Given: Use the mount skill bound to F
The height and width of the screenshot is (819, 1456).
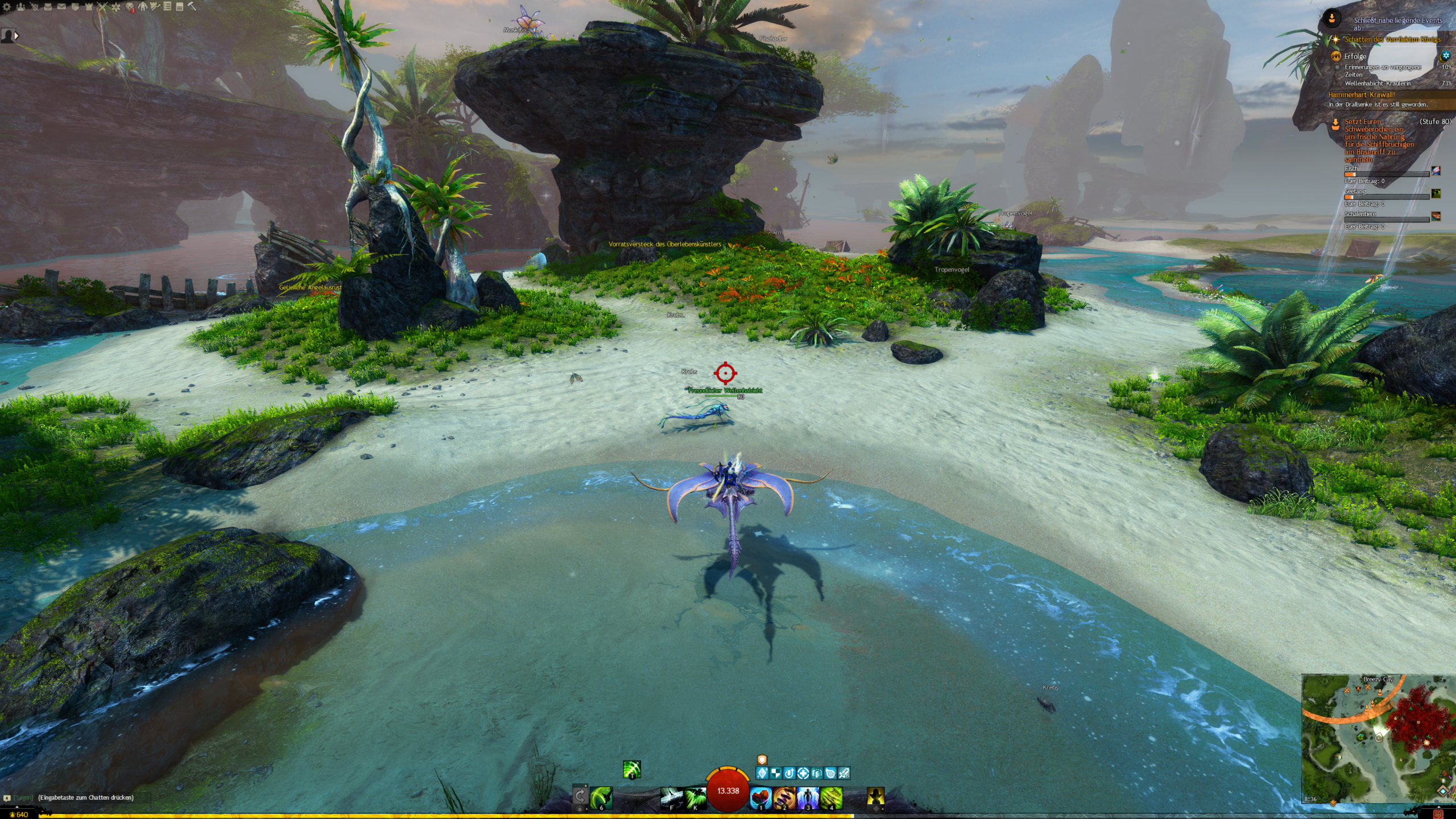Looking at the screenshot, I should [672, 797].
